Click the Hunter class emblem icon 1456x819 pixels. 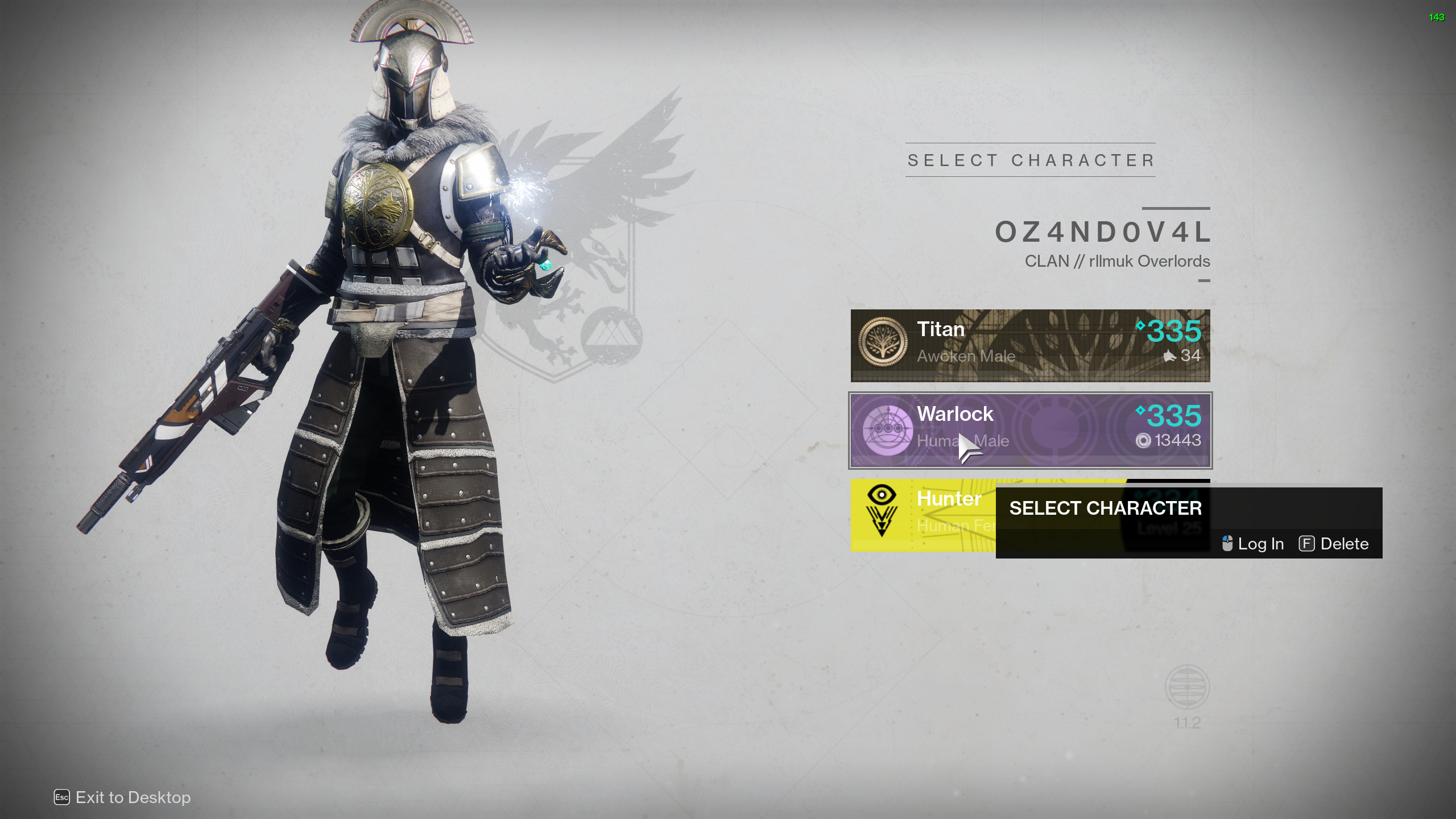point(882,510)
